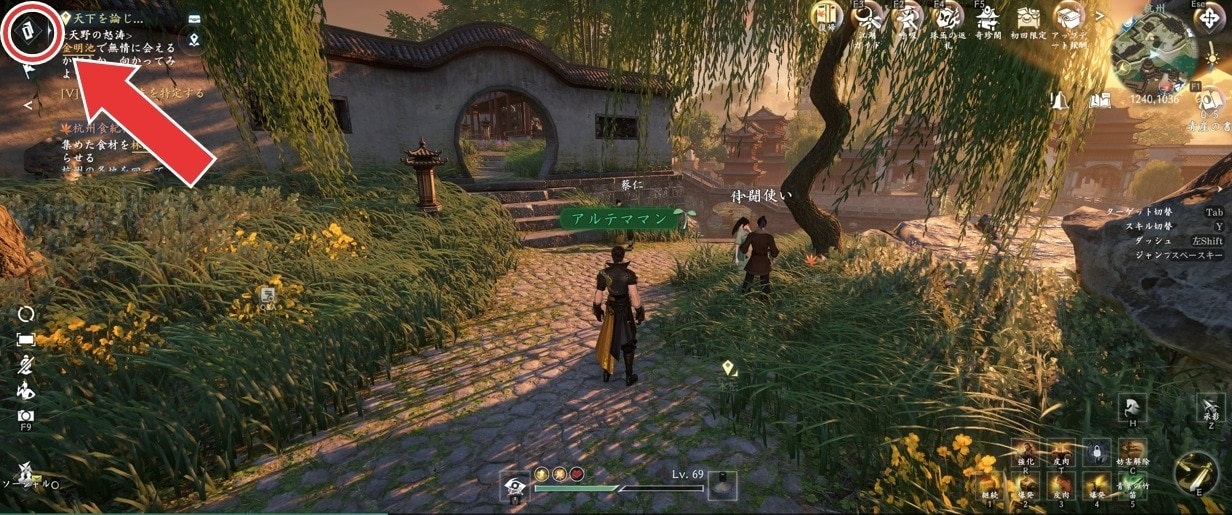Summon the horse mount icon
Viewport: 1232px width, 515px height.
(1133, 407)
